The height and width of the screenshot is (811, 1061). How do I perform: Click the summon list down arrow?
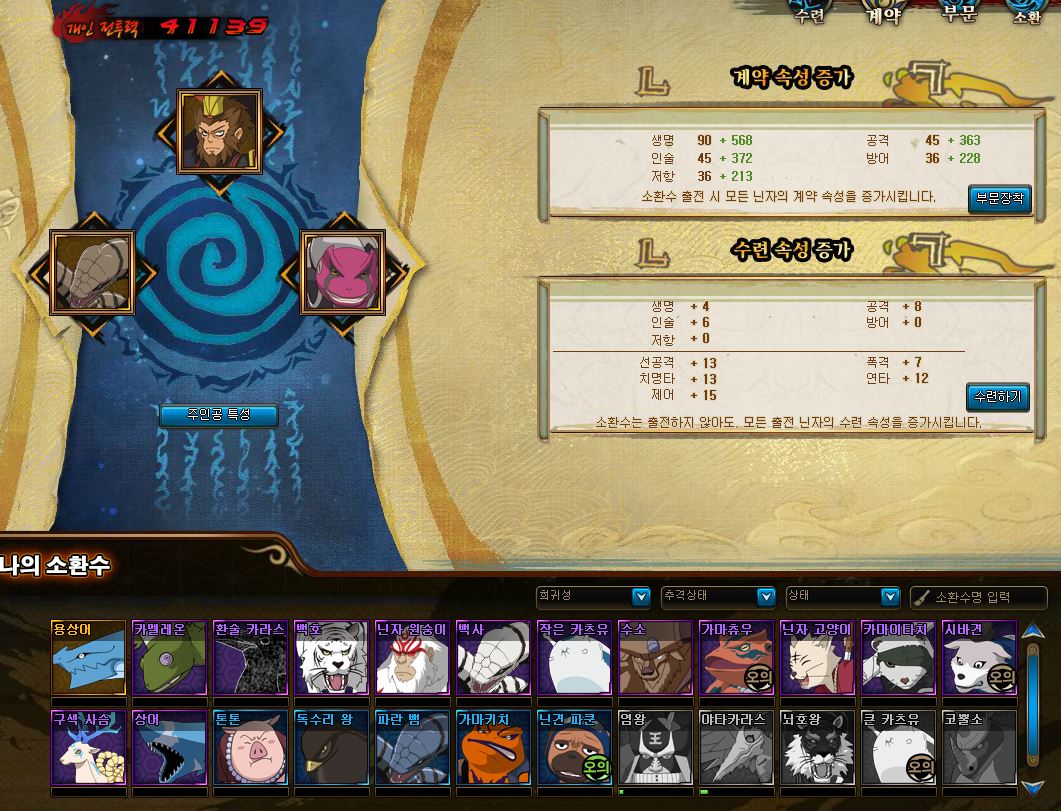click(x=1031, y=787)
